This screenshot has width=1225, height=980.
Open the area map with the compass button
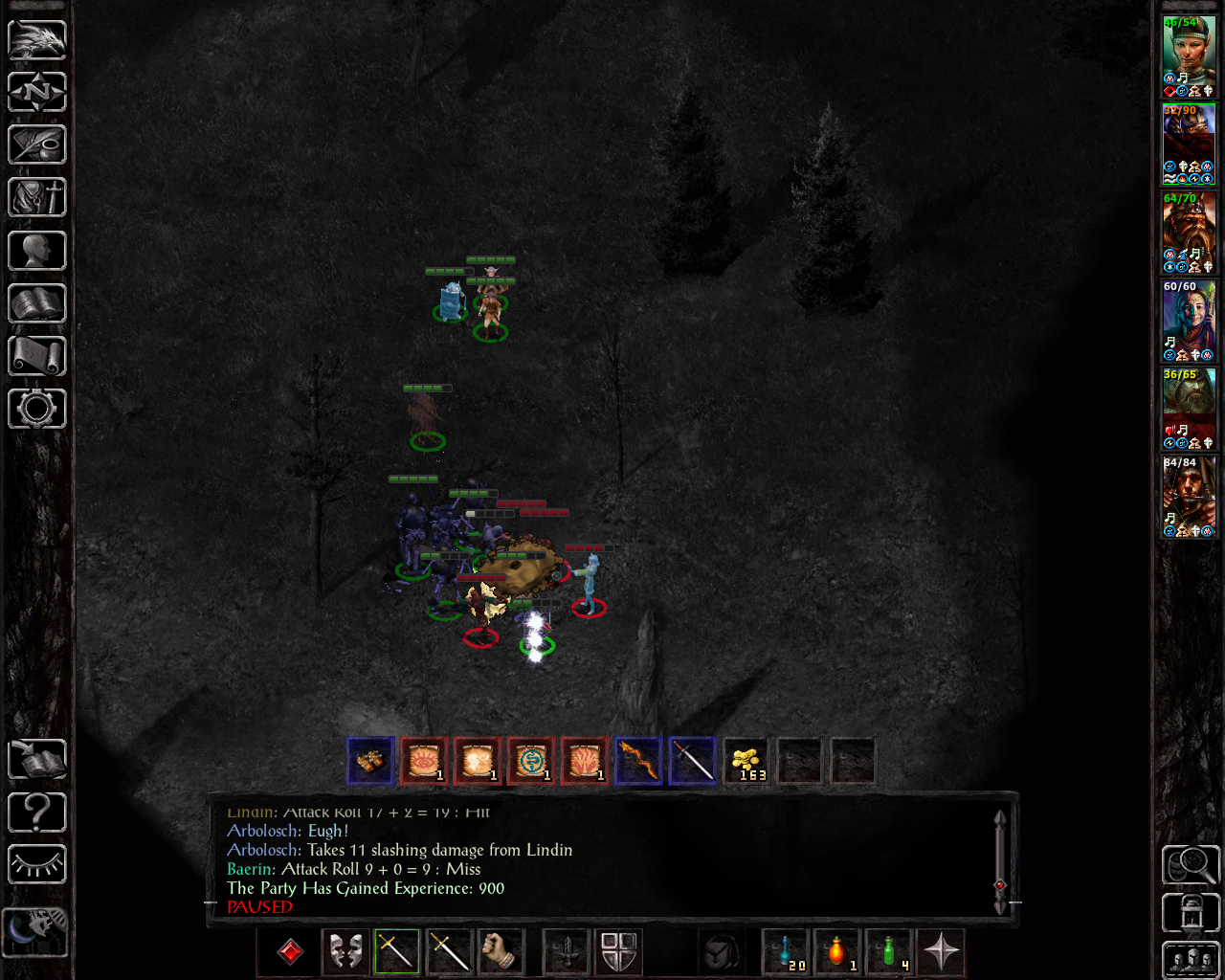pos(37,93)
